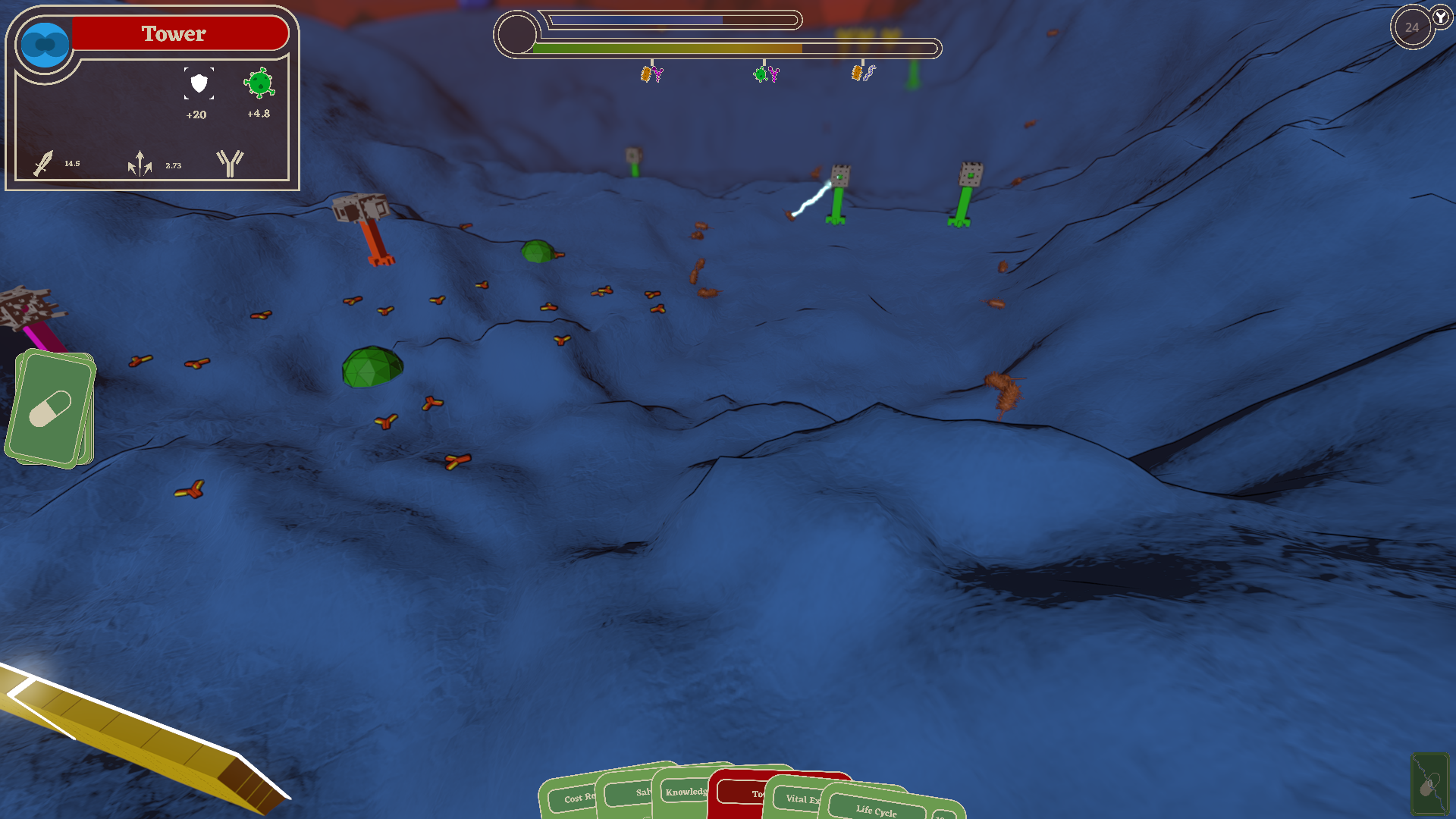Click the blue cell portrait on Tower panel

pos(45,45)
